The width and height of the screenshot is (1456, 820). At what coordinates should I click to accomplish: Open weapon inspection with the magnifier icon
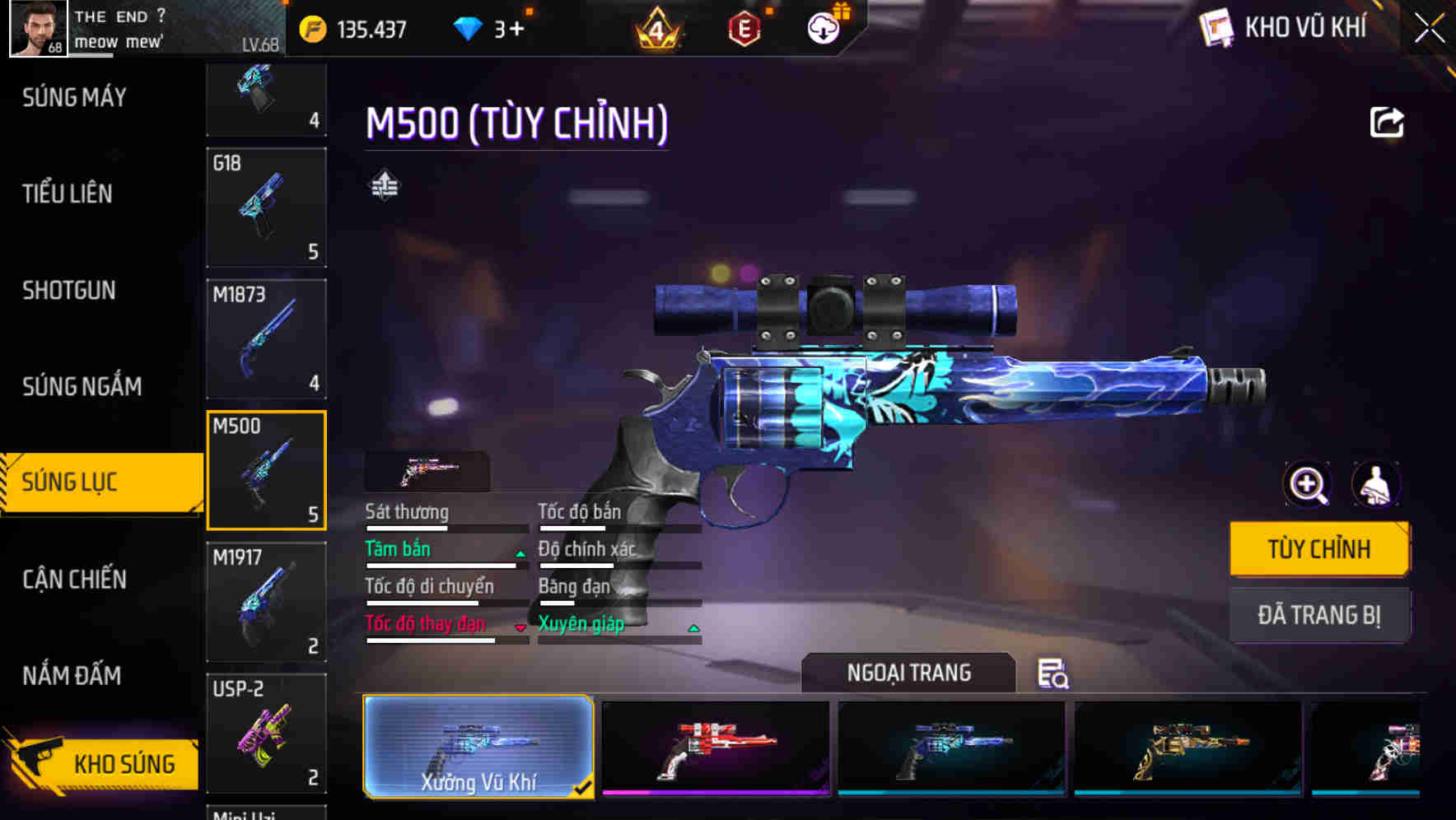1307,485
